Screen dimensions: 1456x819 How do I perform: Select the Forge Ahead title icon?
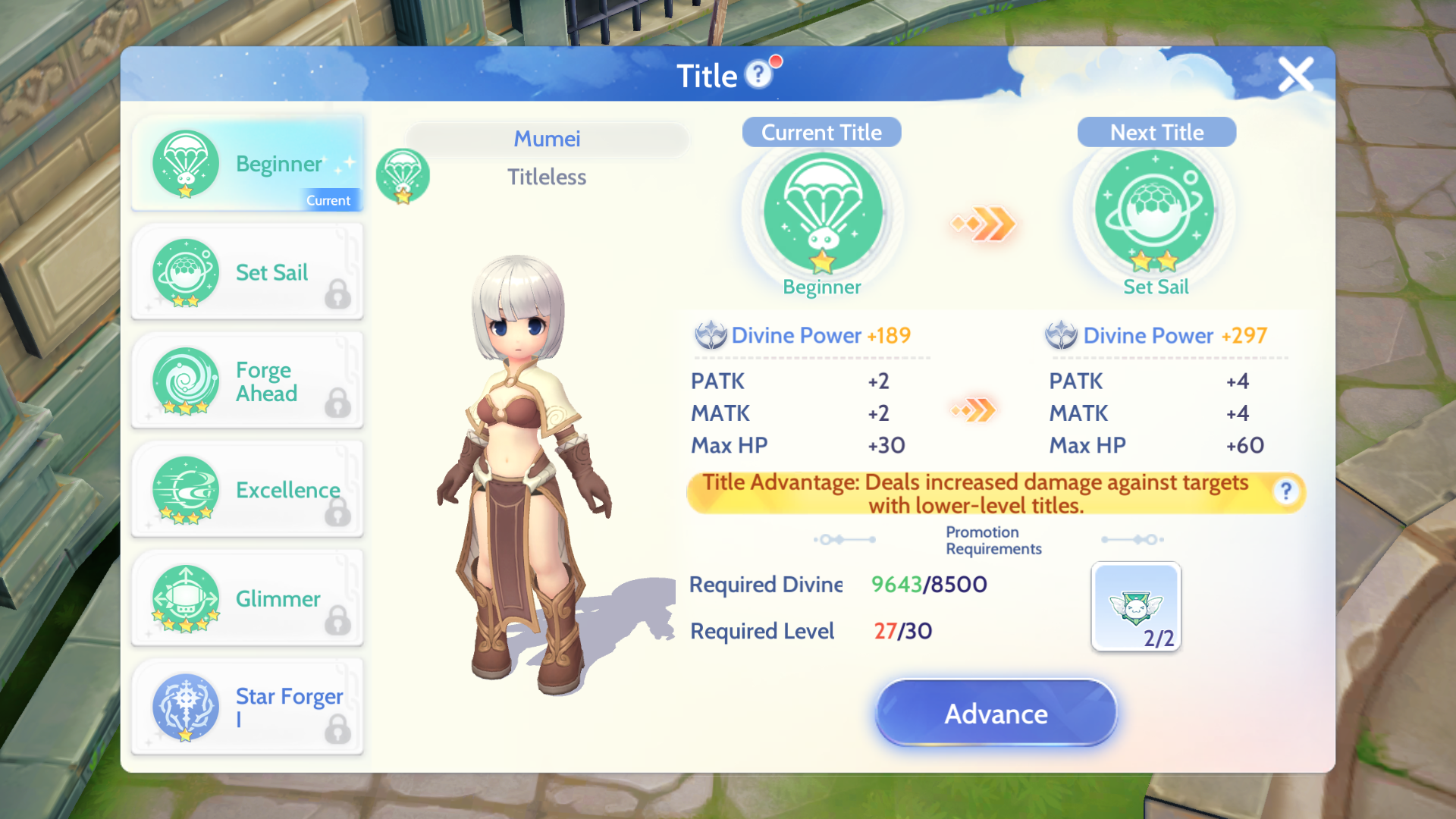(185, 381)
